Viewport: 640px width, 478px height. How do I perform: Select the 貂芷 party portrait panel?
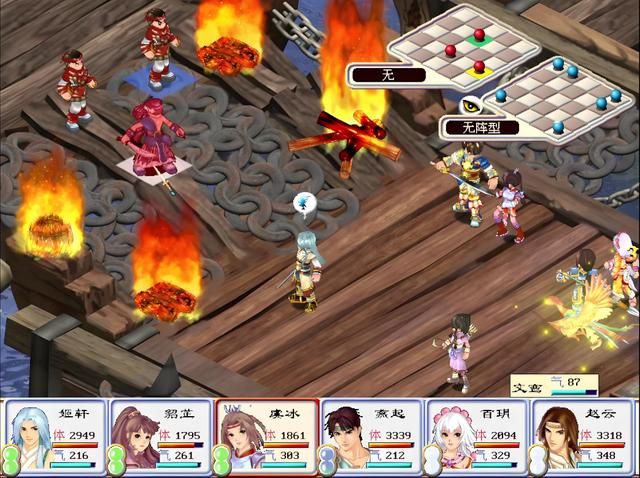point(160,436)
